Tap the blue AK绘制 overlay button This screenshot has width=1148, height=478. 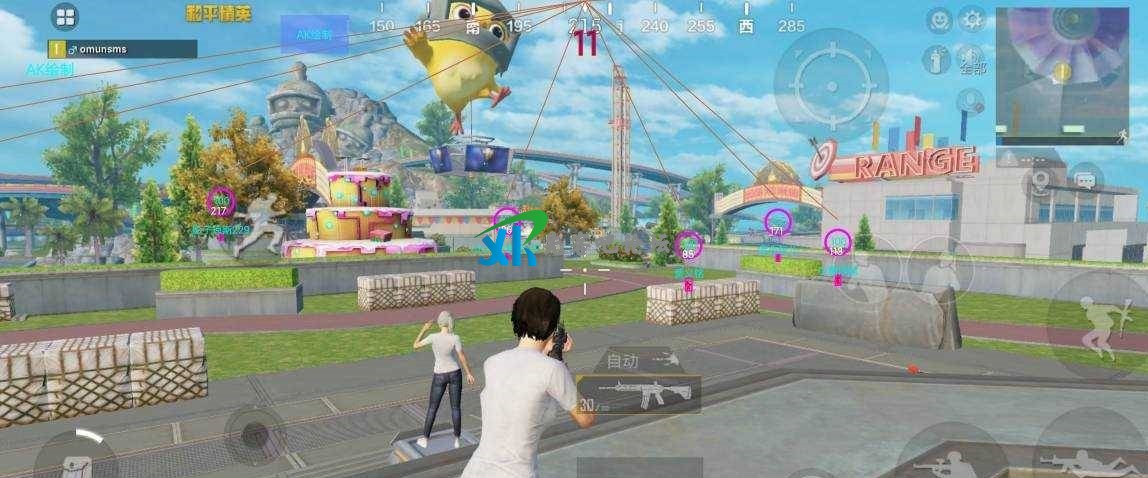(x=314, y=34)
